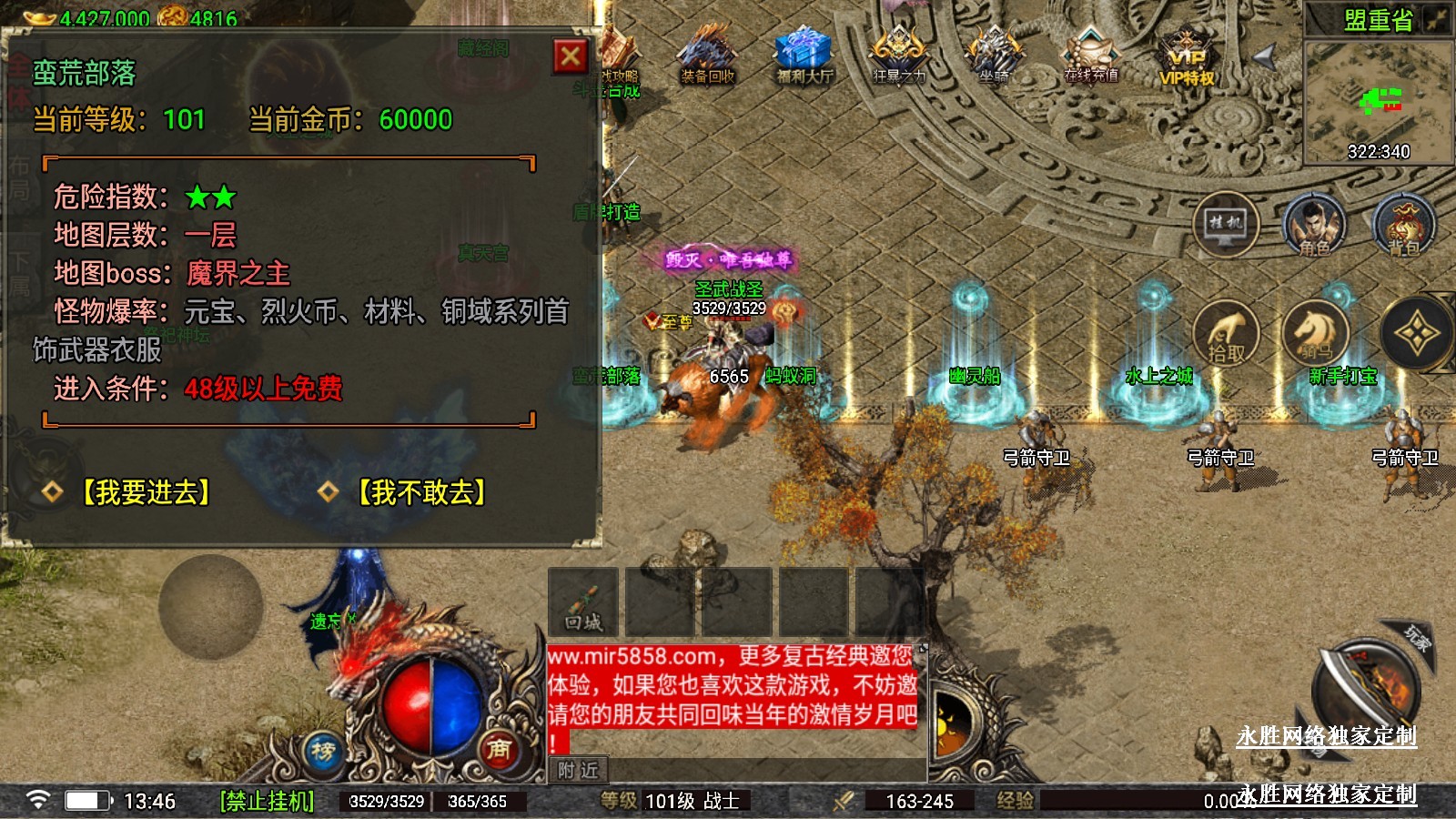Open the 狂暴之力 icon
The image size is (1456, 819).
(899, 56)
